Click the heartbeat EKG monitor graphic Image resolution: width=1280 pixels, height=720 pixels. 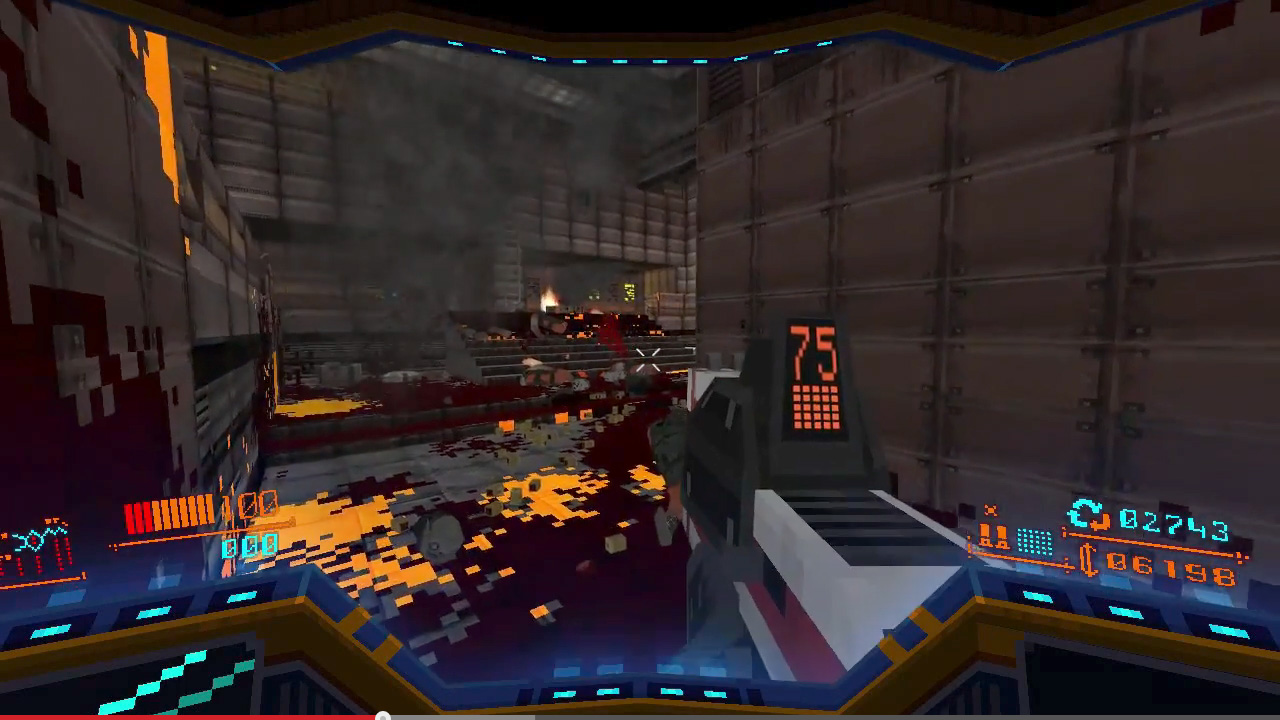(40, 540)
